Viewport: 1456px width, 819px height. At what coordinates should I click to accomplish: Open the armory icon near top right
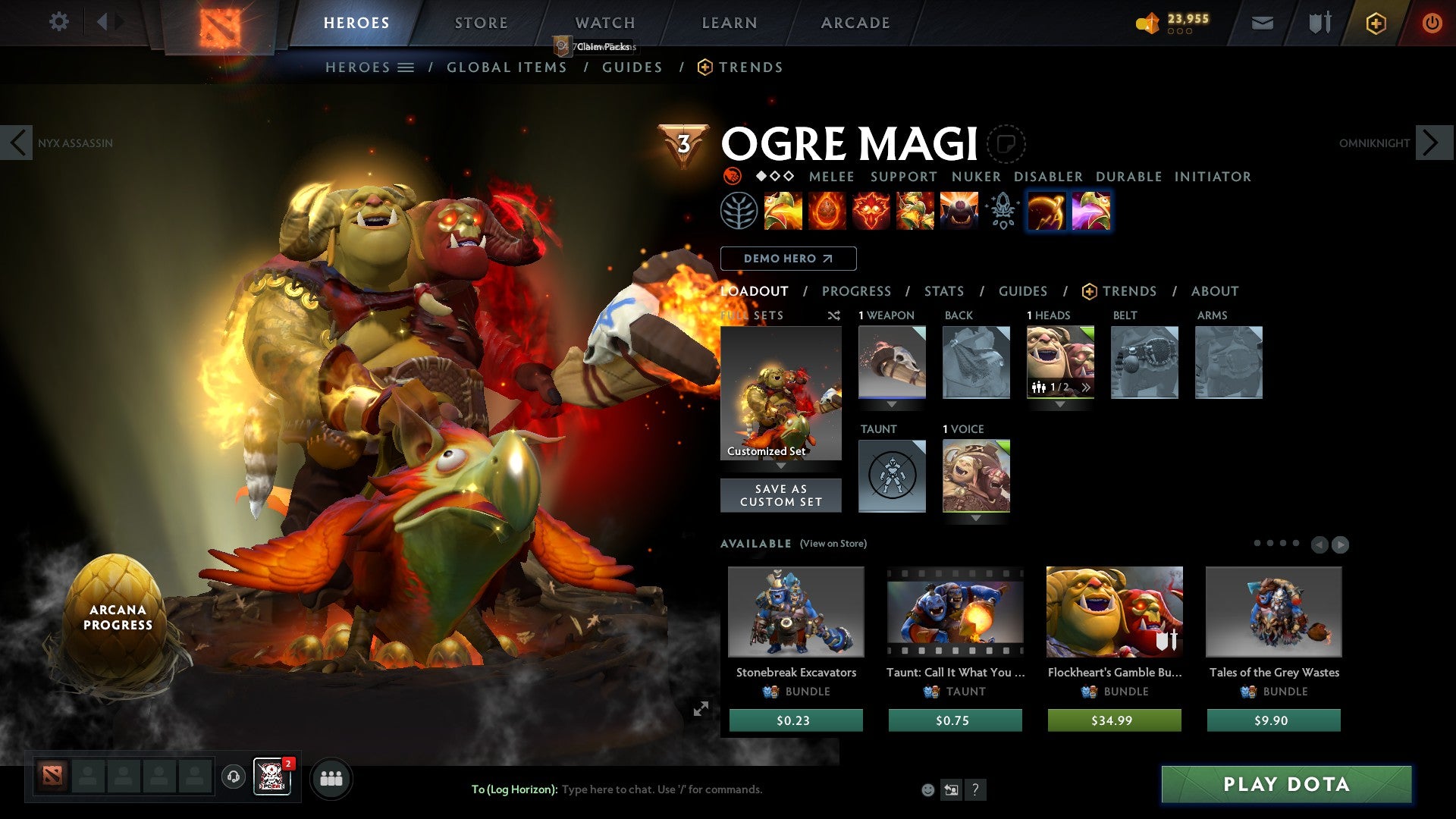[1318, 23]
